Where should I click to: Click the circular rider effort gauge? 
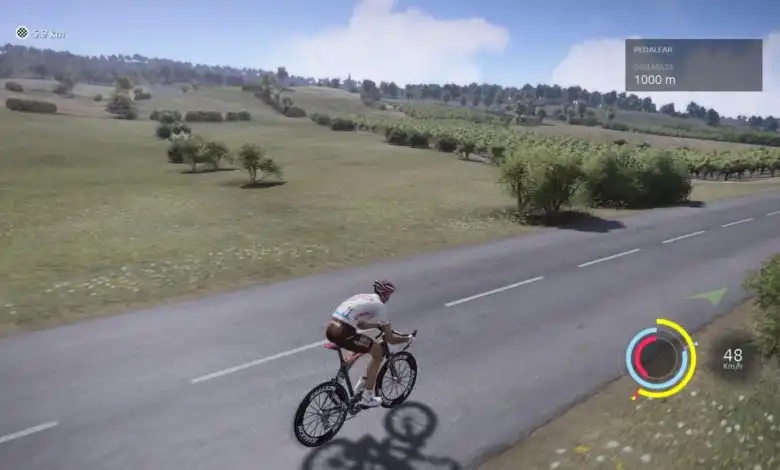coord(660,358)
